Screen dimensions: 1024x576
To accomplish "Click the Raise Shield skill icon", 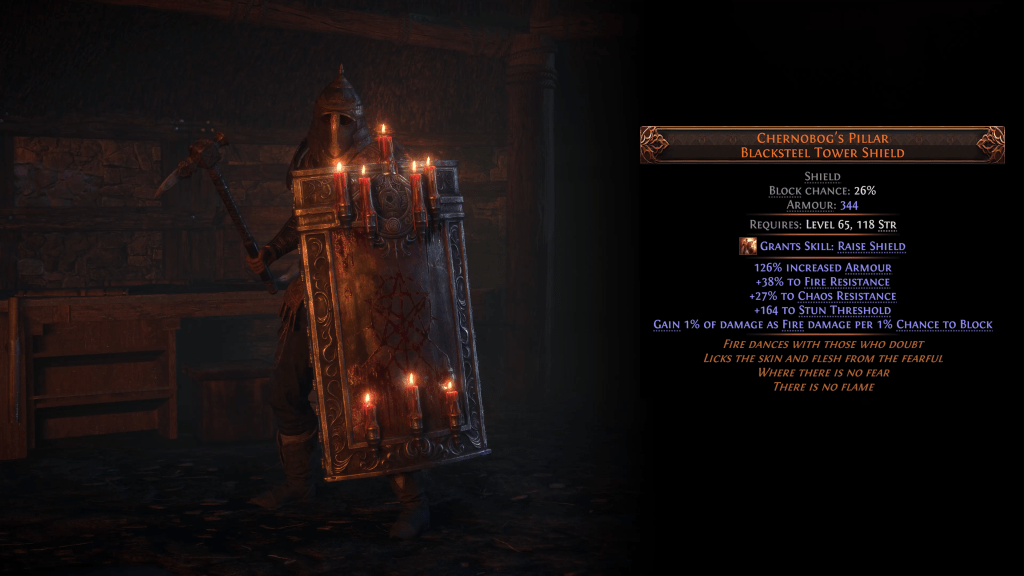I will click(x=747, y=246).
